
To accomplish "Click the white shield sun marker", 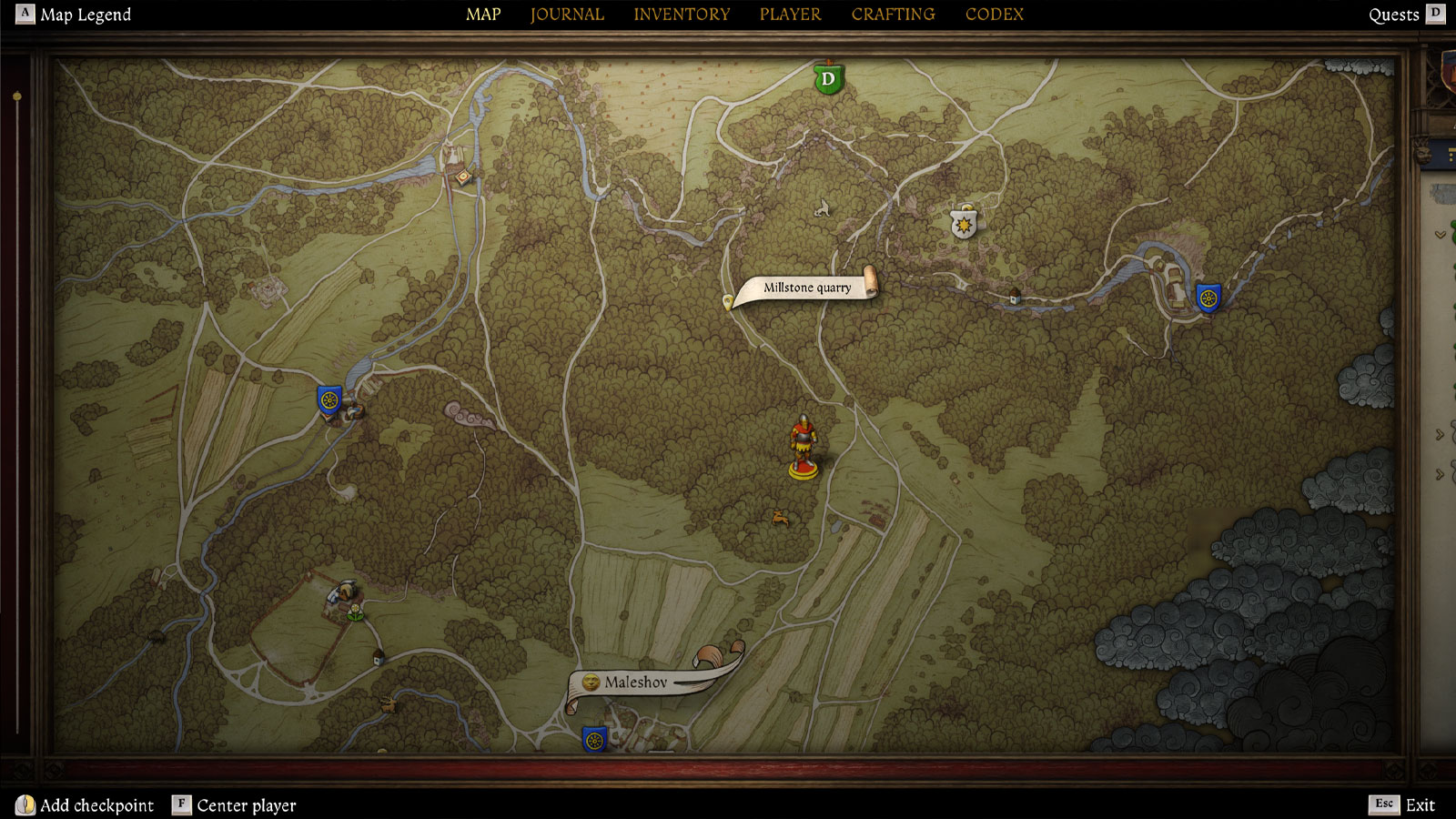I will pos(964,222).
